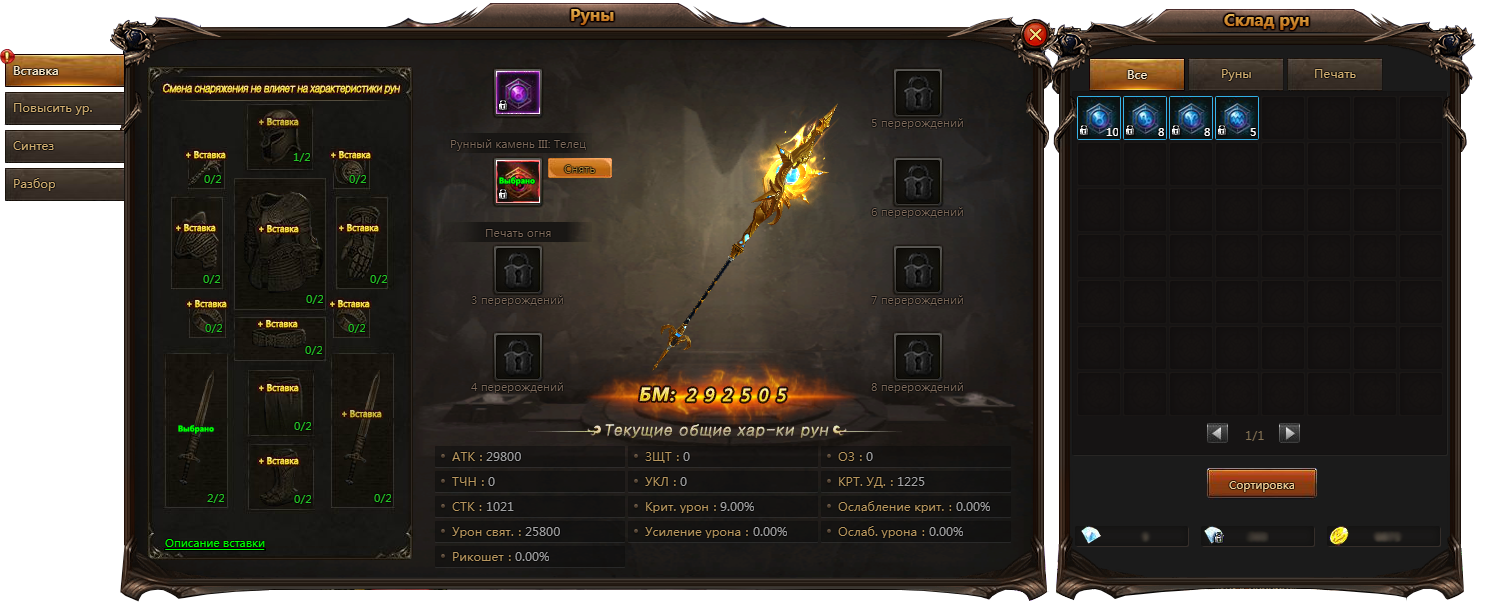Viewport: 1490px width, 602px height.
Task: Click the Снять button to remove rune
Action: point(580,169)
